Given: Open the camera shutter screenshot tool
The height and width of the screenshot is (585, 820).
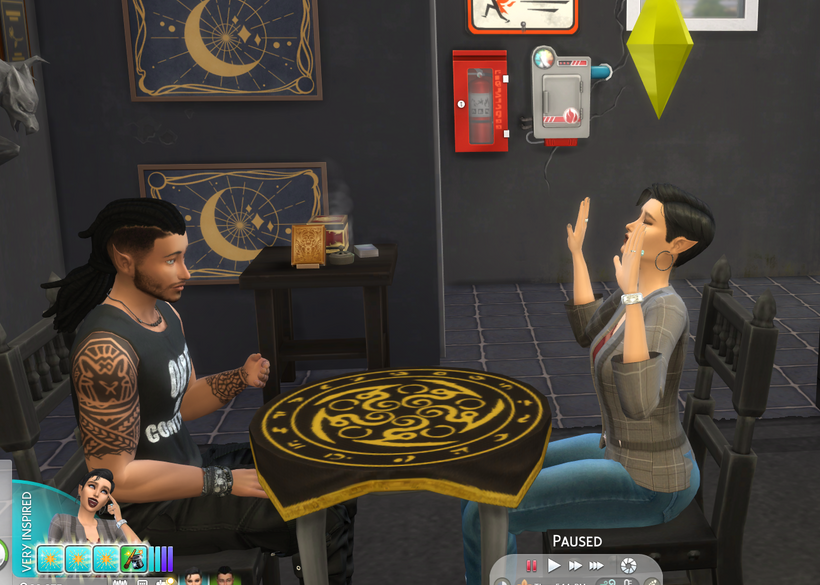Looking at the screenshot, I should coord(628,565).
